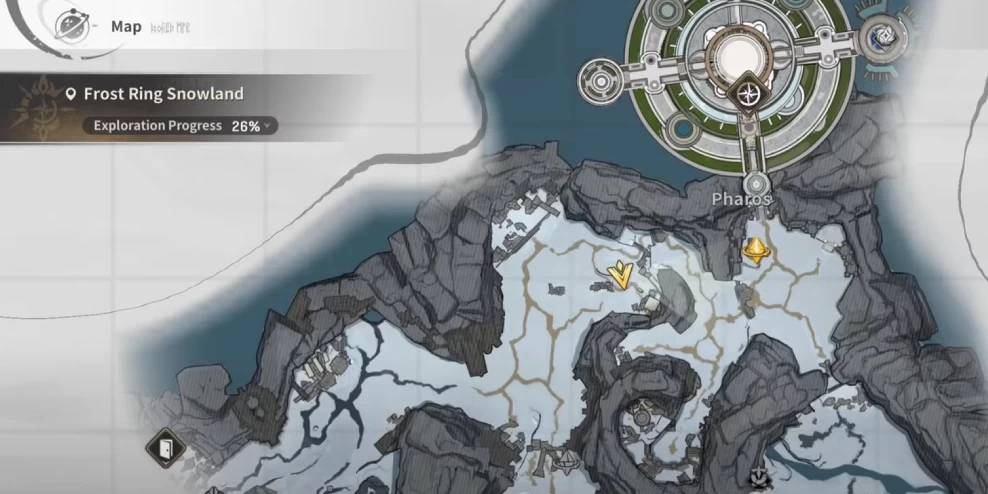Select the blue swirl node east of the ring
988x494 pixels.
[x=884, y=34]
